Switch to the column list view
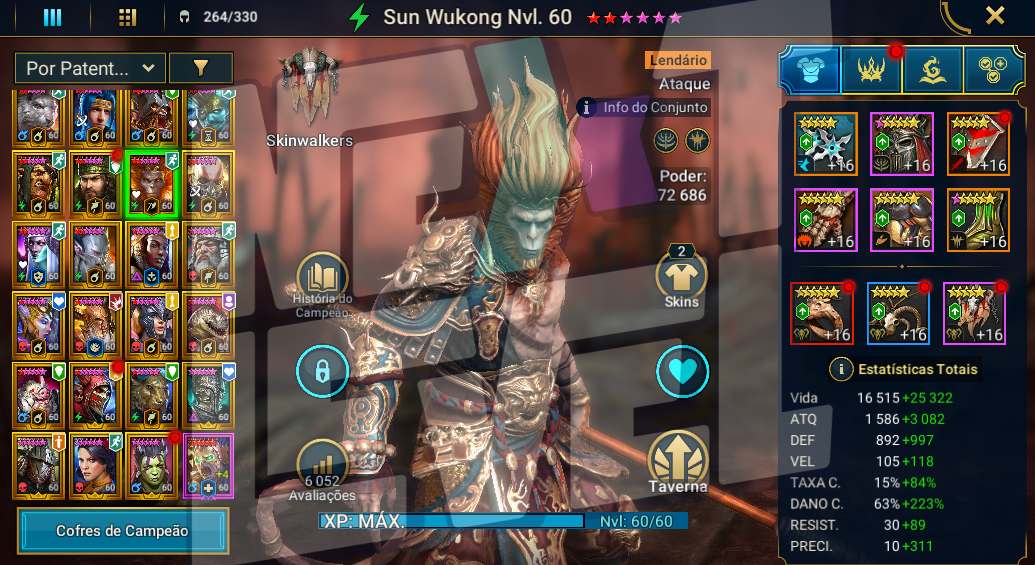 click(52, 17)
